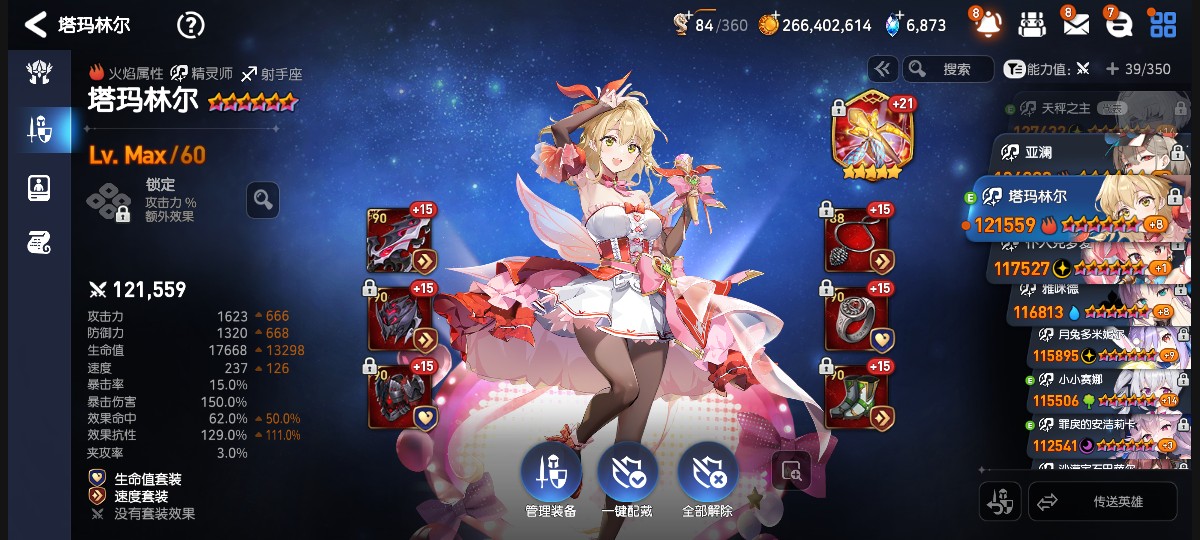Open the notification bell
Screen dimensions: 1200x540
(987, 24)
